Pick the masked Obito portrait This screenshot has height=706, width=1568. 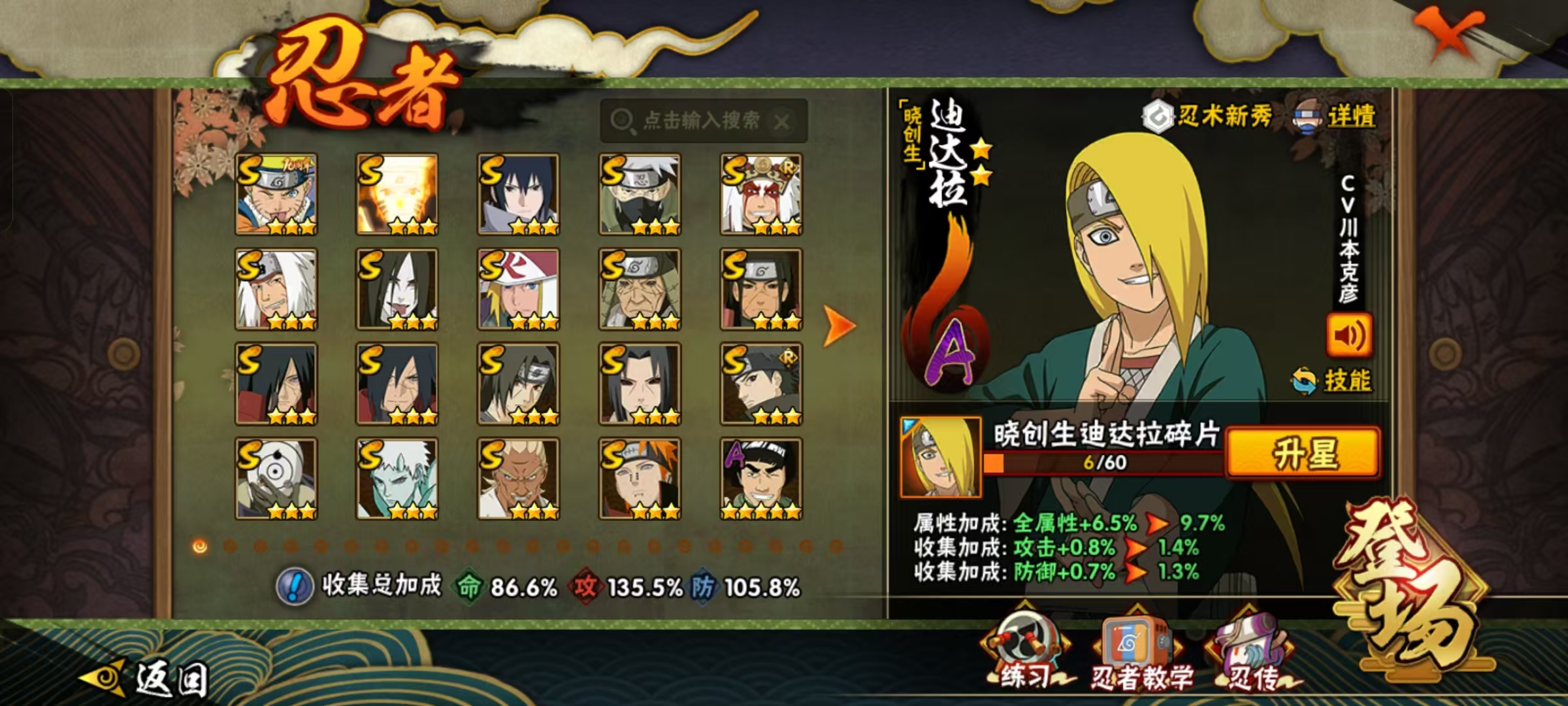tap(276, 479)
